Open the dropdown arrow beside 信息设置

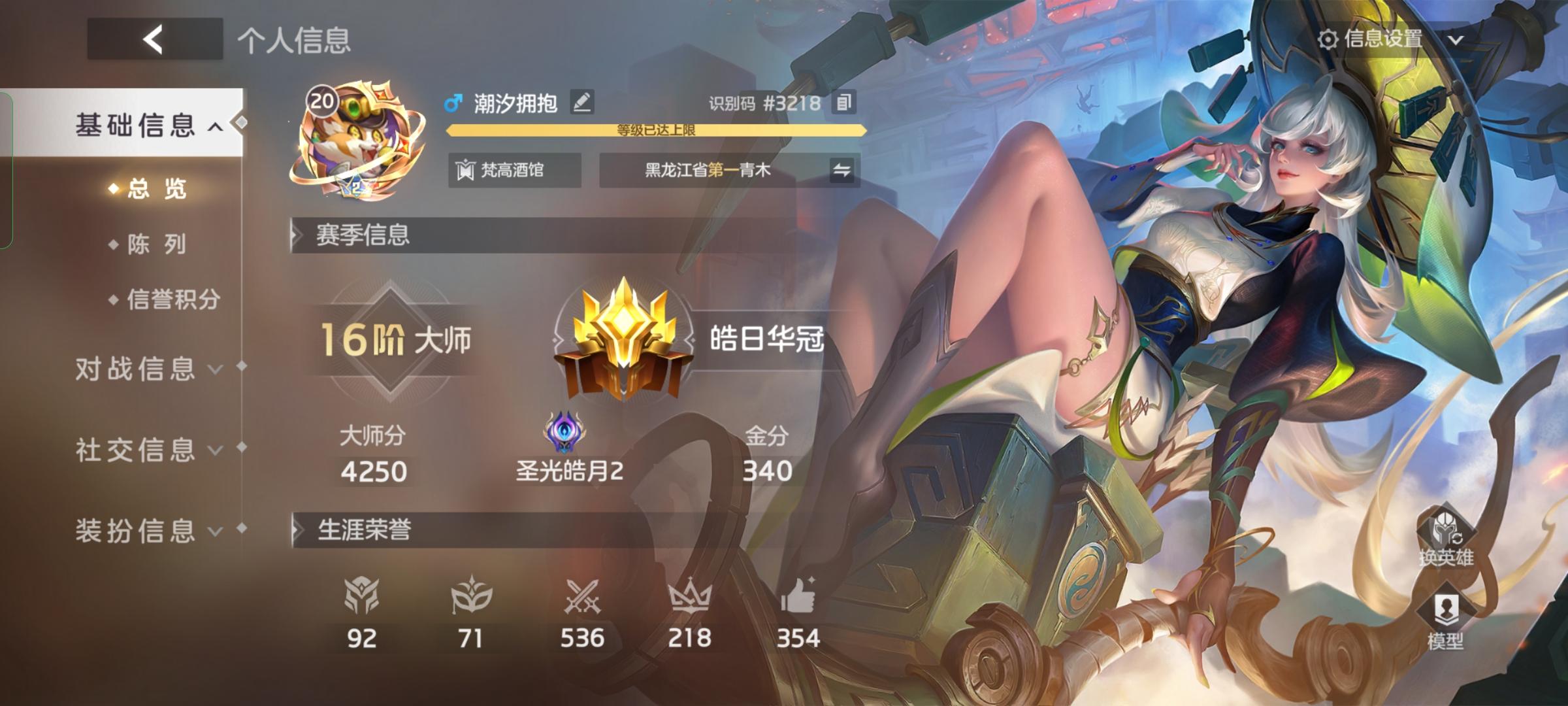coord(1455,39)
